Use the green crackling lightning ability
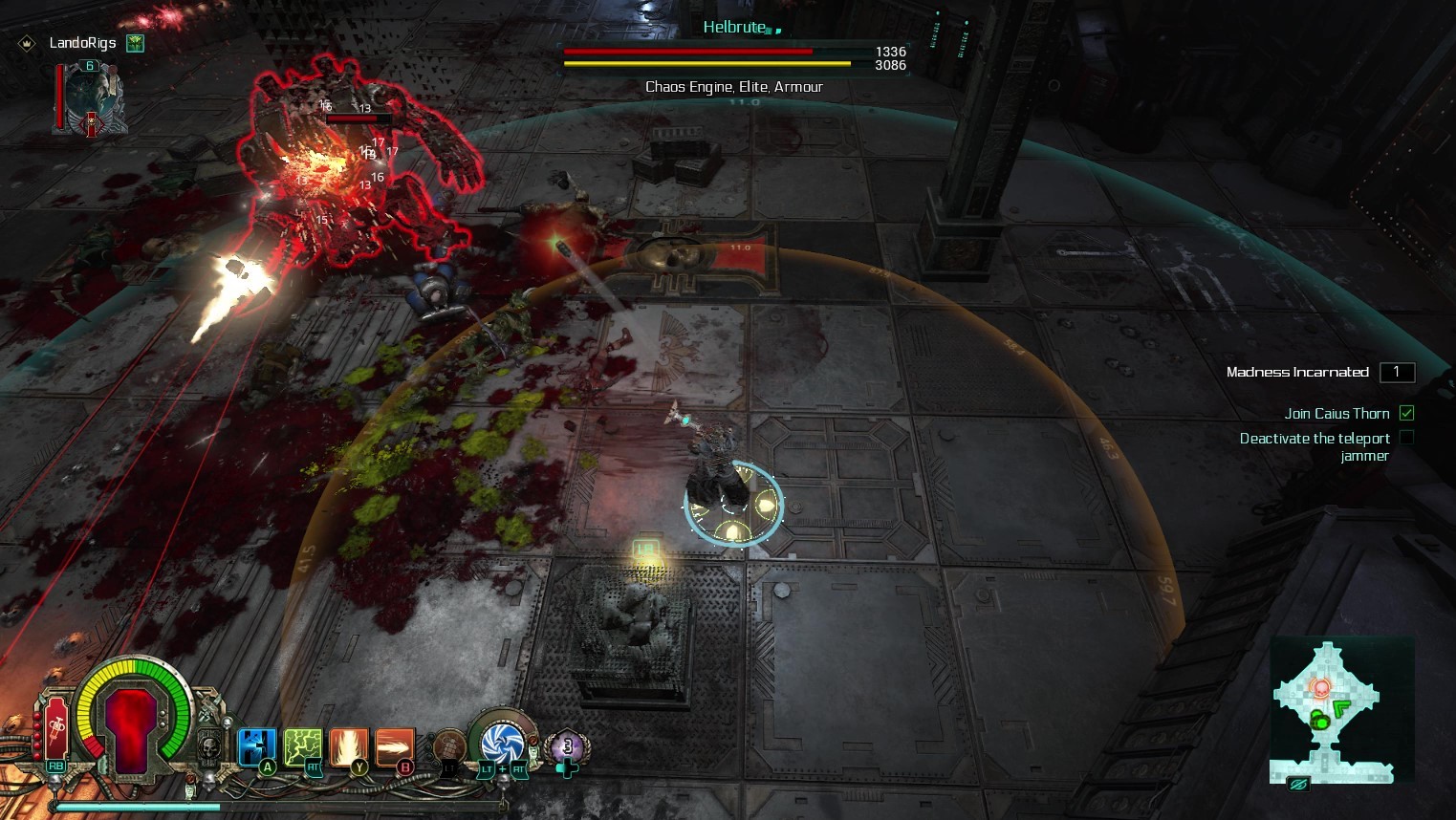Screen dimensions: 1456x820 click(302, 746)
